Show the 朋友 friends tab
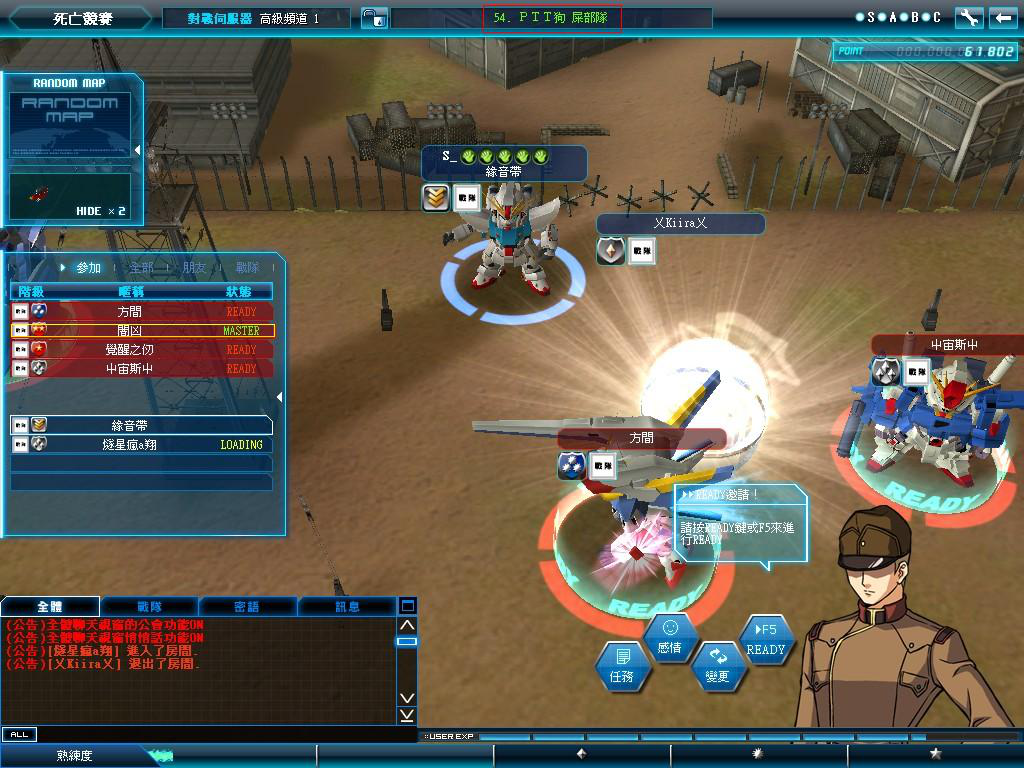This screenshot has height=768, width=1024. [x=194, y=268]
